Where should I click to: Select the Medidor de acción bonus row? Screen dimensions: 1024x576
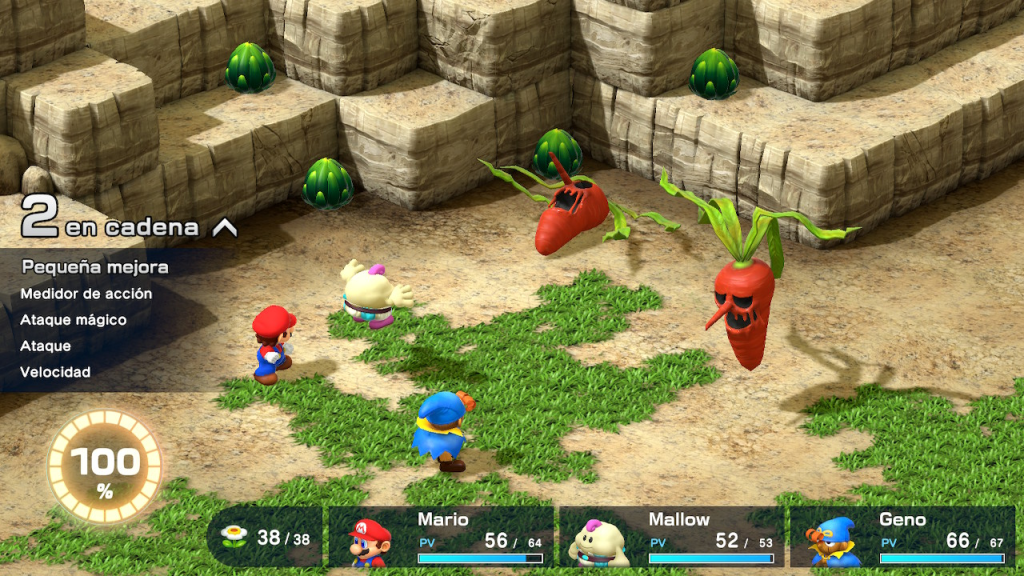(x=87, y=294)
